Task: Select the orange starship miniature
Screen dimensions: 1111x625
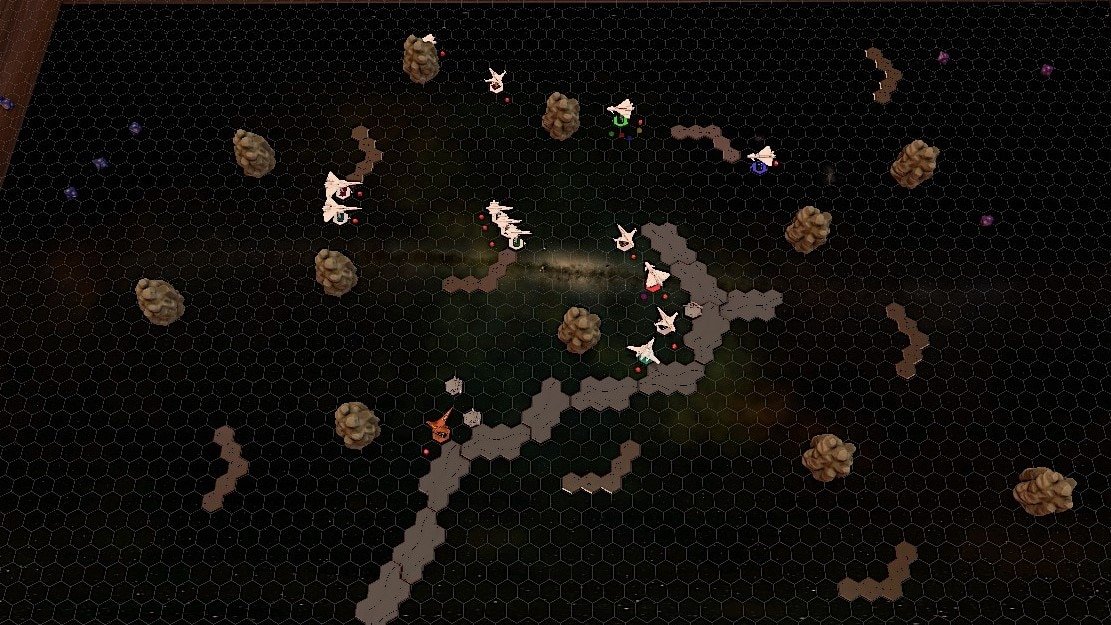Action: click(x=439, y=427)
